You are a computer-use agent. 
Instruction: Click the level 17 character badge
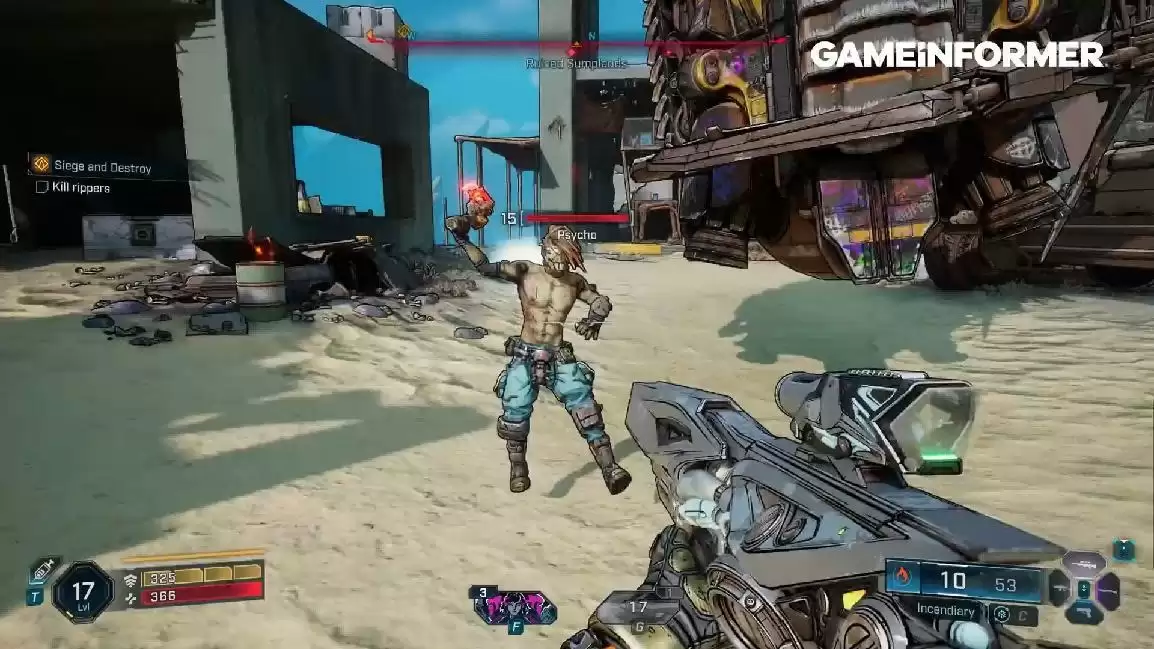tap(83, 592)
